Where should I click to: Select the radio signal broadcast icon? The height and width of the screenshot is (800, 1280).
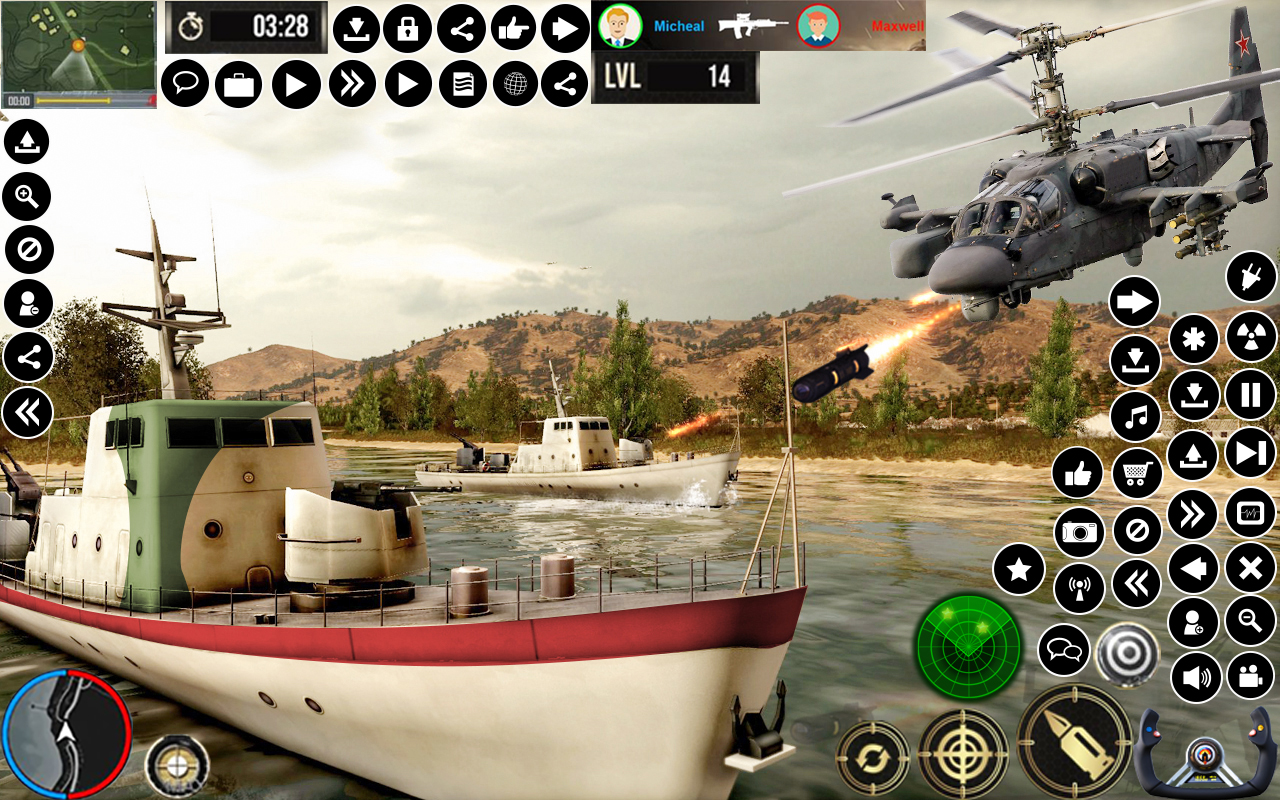[1078, 588]
